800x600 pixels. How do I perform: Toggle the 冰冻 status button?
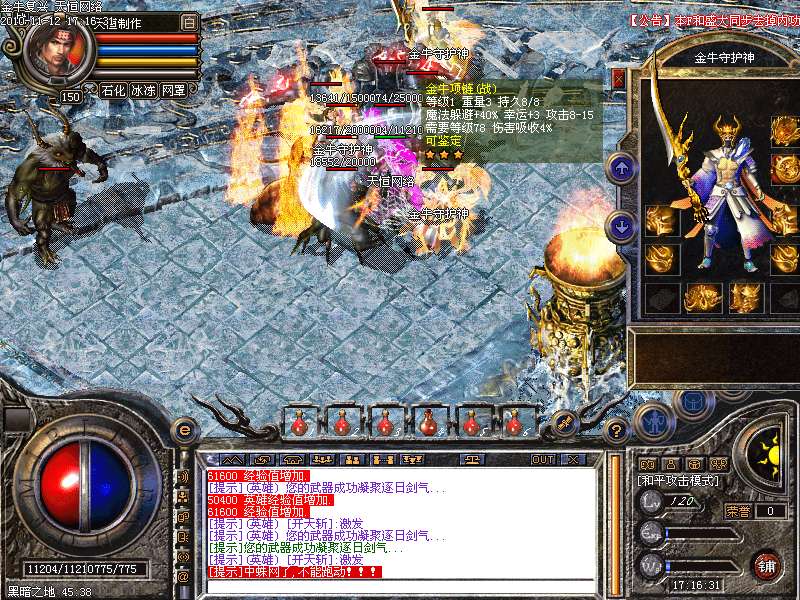tap(143, 90)
